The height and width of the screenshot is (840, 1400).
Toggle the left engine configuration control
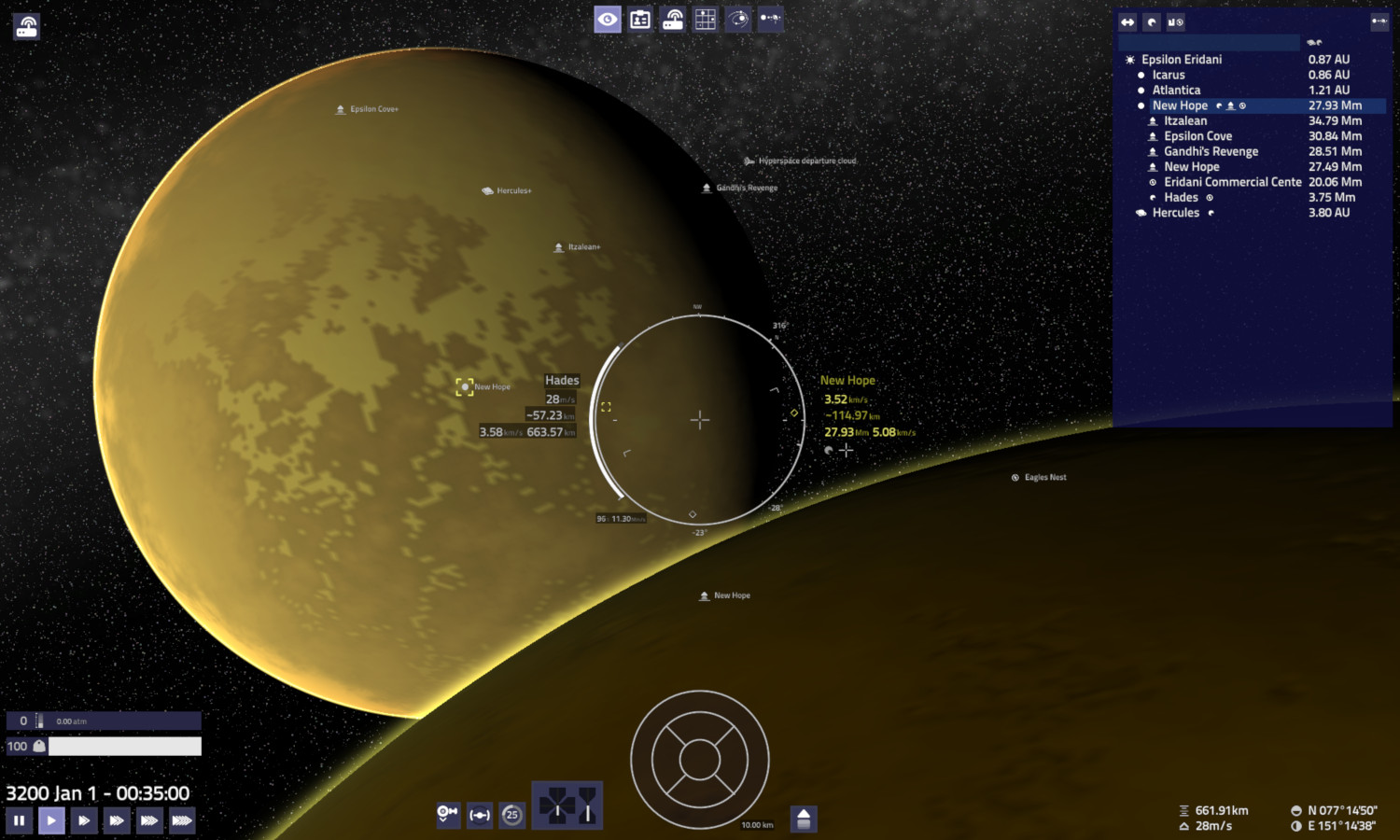556,805
